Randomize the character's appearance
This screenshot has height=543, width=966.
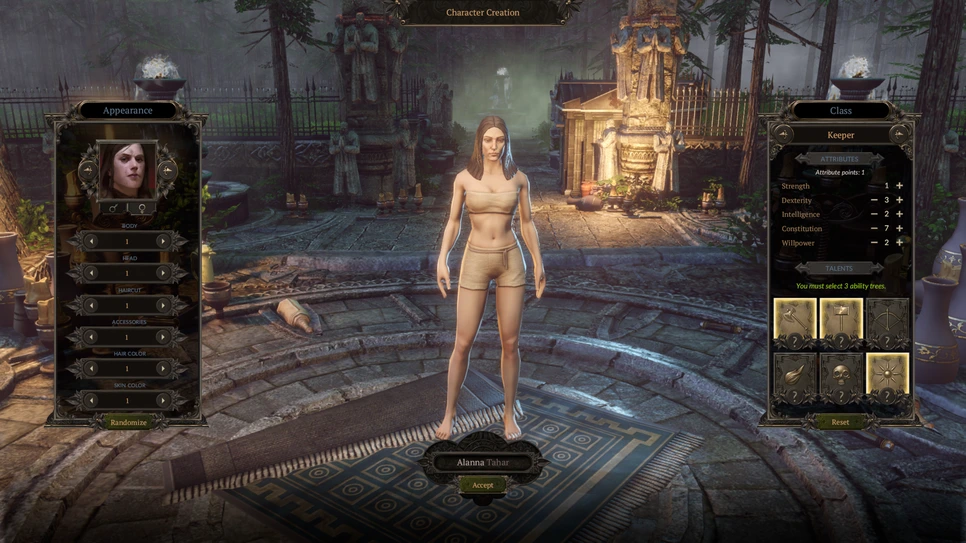[x=128, y=422]
